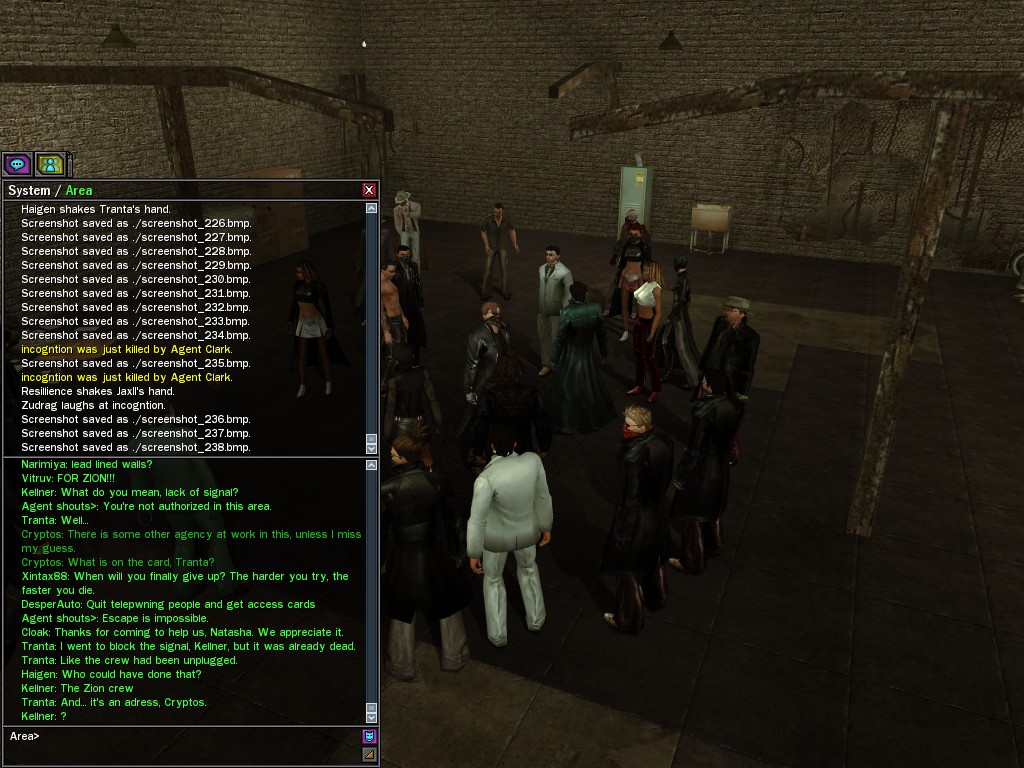Select the System channel label in title
The image size is (1024, 768).
(x=28, y=190)
